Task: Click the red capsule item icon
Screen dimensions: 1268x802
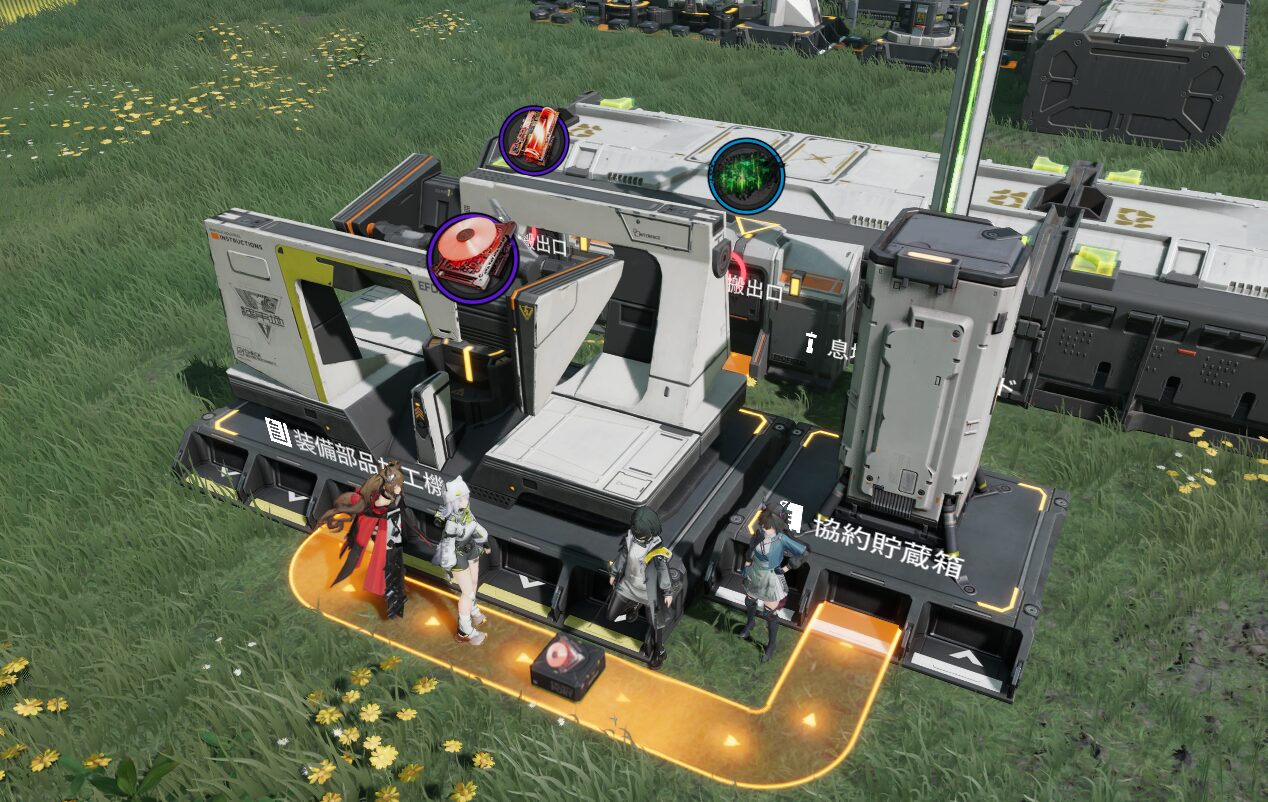Action: [x=534, y=141]
